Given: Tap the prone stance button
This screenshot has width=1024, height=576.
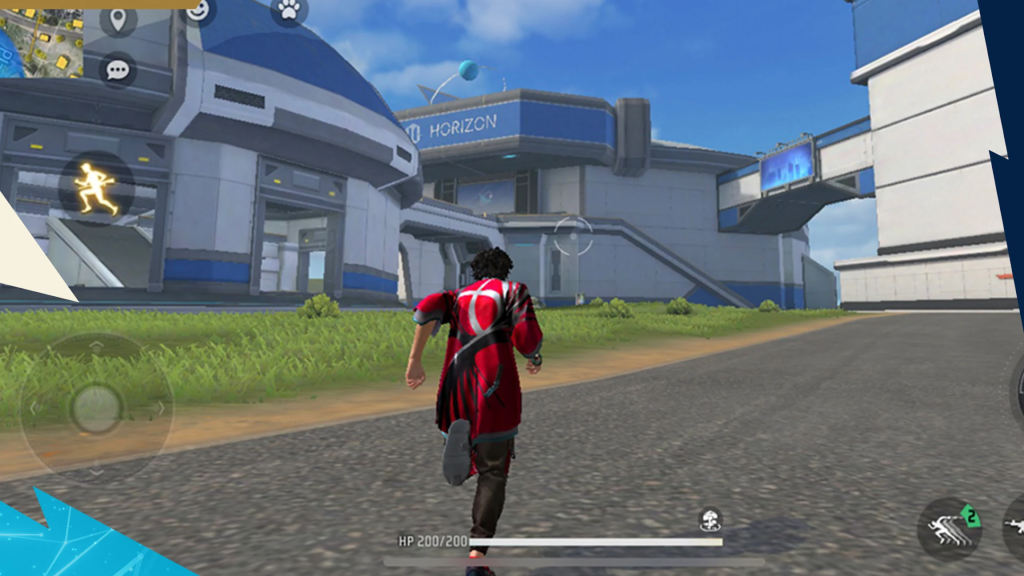Looking at the screenshot, I should point(1014,525).
